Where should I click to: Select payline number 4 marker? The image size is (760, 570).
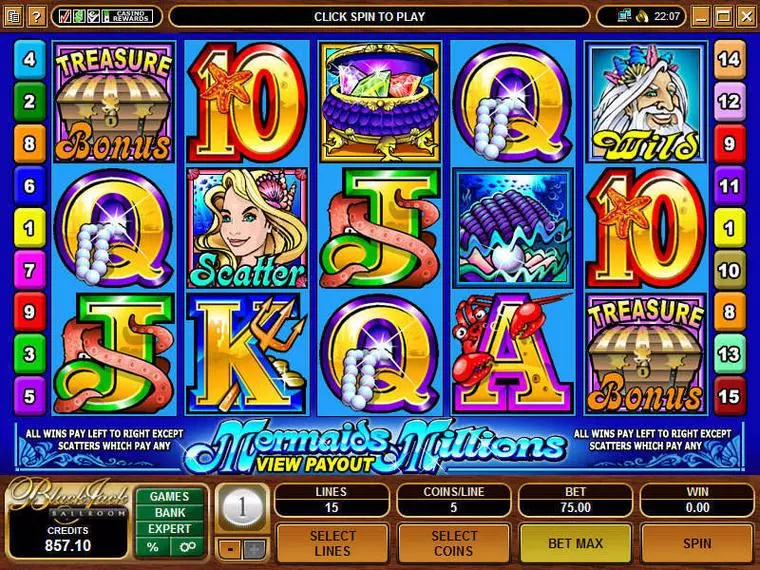pos(29,60)
